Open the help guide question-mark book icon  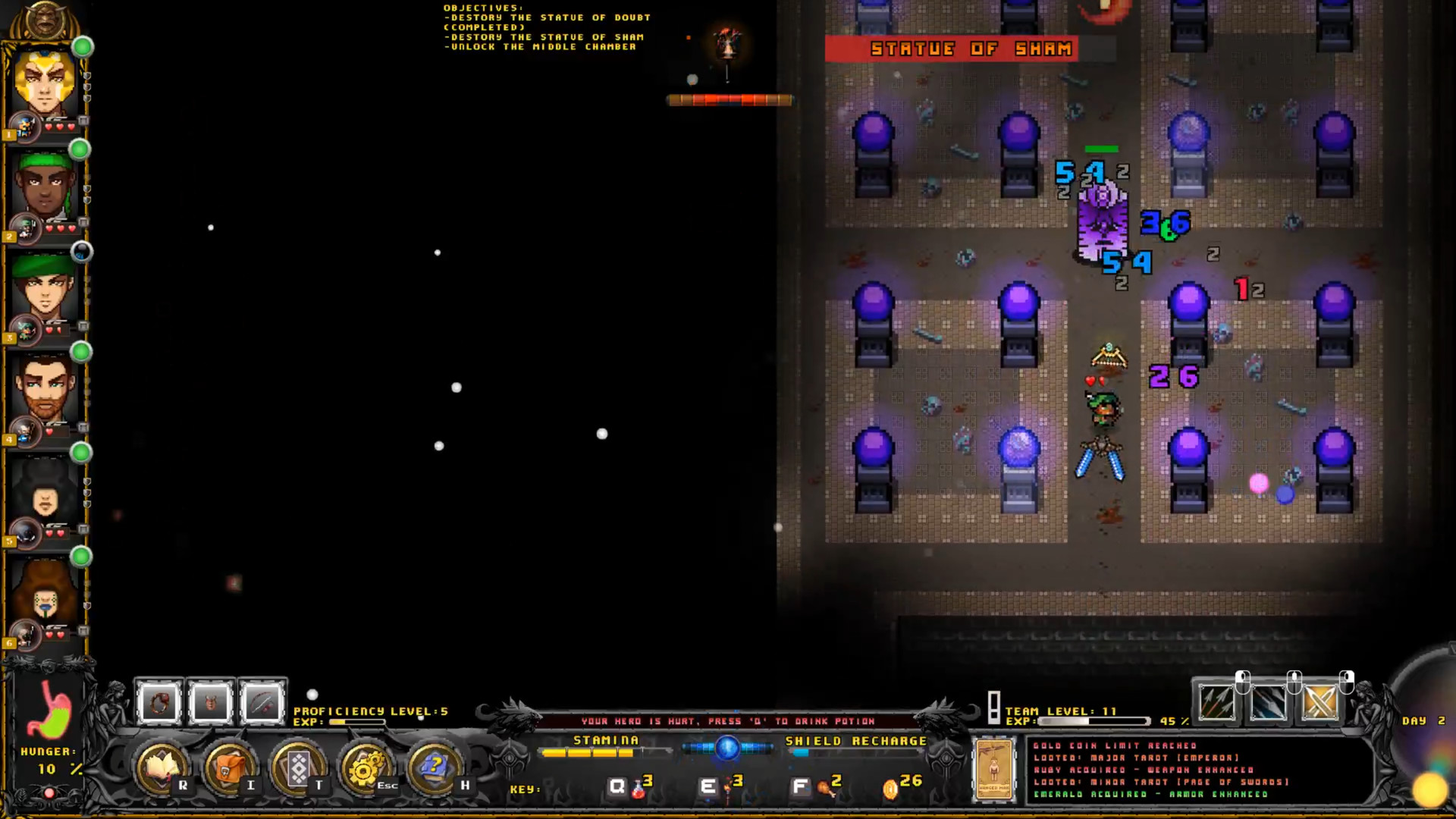(x=432, y=768)
